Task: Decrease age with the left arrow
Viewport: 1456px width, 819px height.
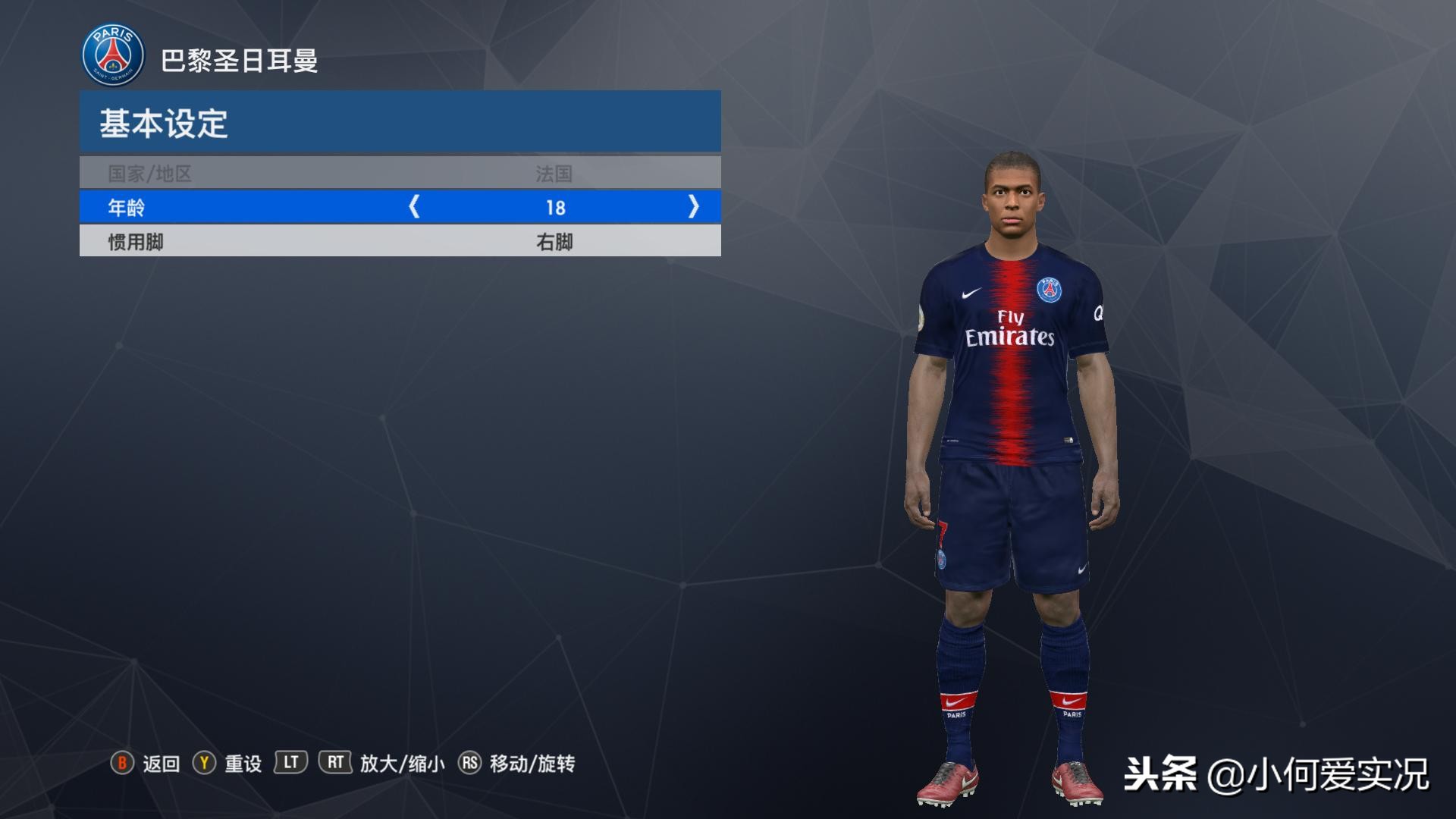Action: click(x=414, y=207)
